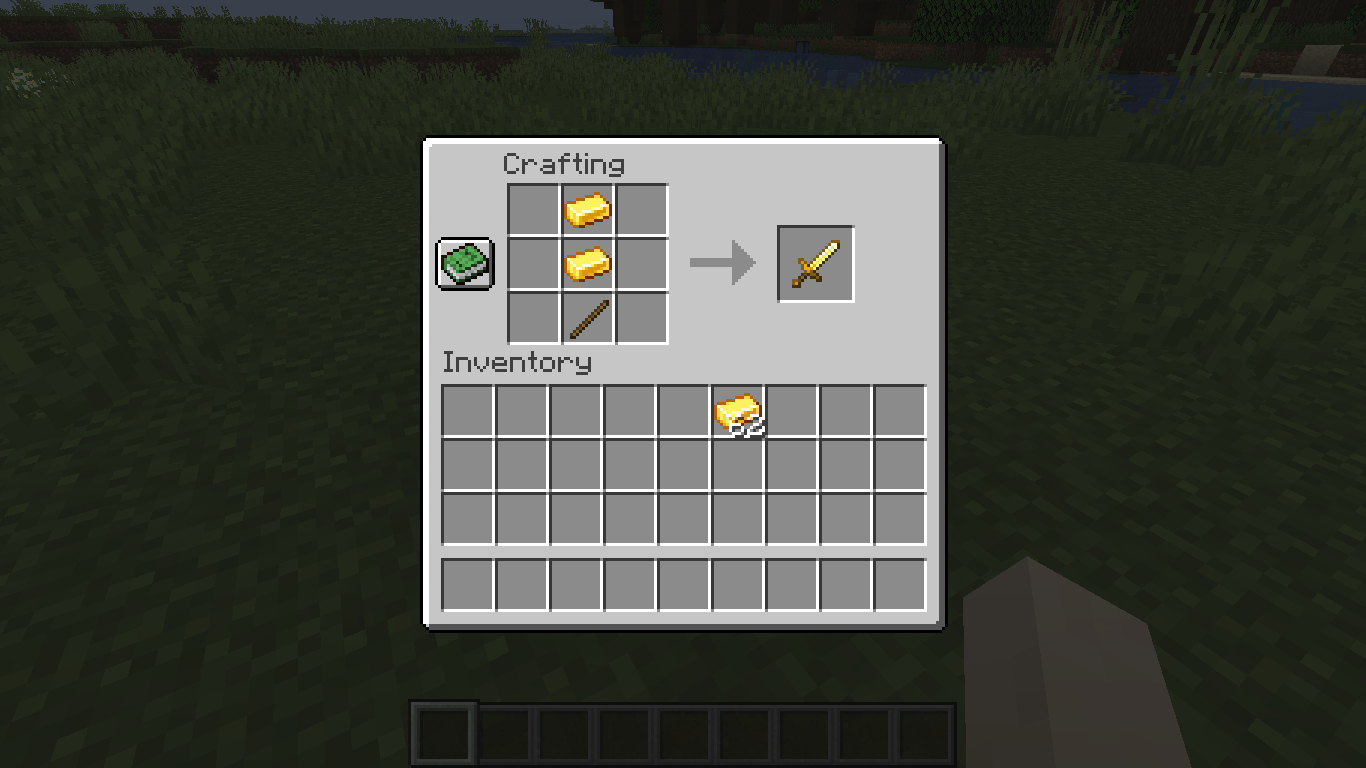Screen dimensions: 1366x768
Task: Select the stick in the crafting grid
Action: pos(588,318)
